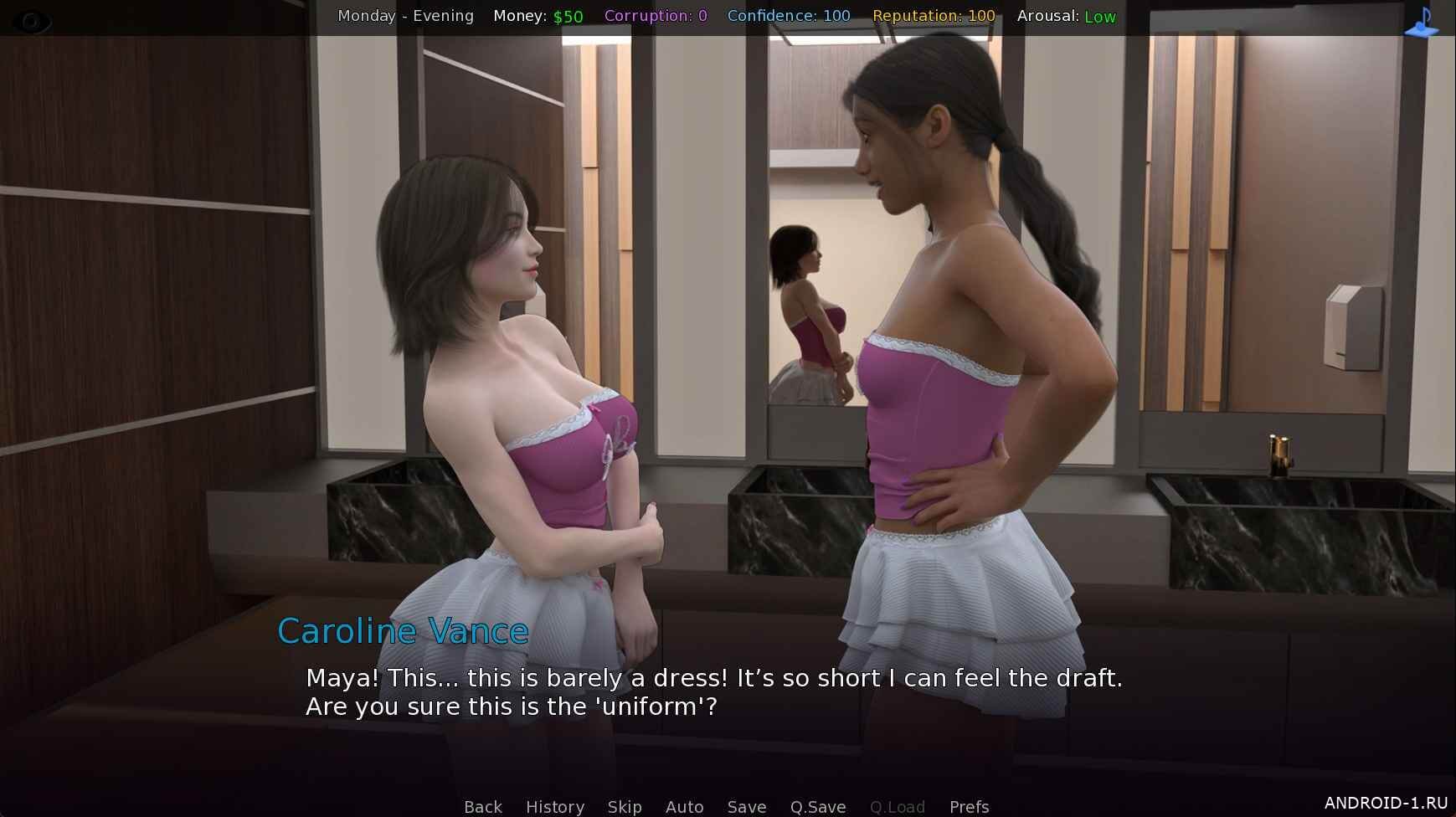Go back one dialogue line
Image resolution: width=1456 pixels, height=817 pixels.
pos(483,806)
